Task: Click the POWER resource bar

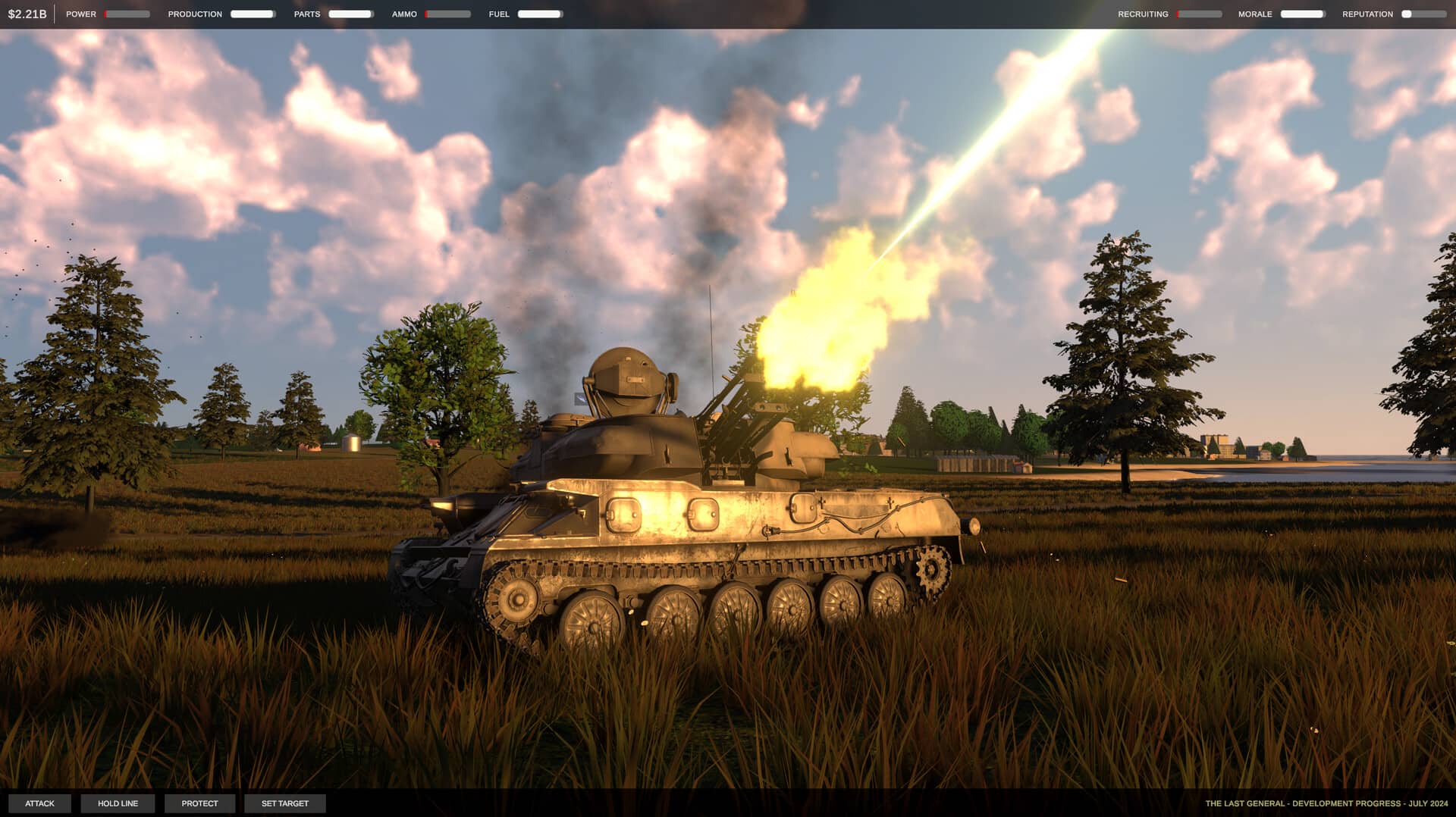Action: pos(127,14)
